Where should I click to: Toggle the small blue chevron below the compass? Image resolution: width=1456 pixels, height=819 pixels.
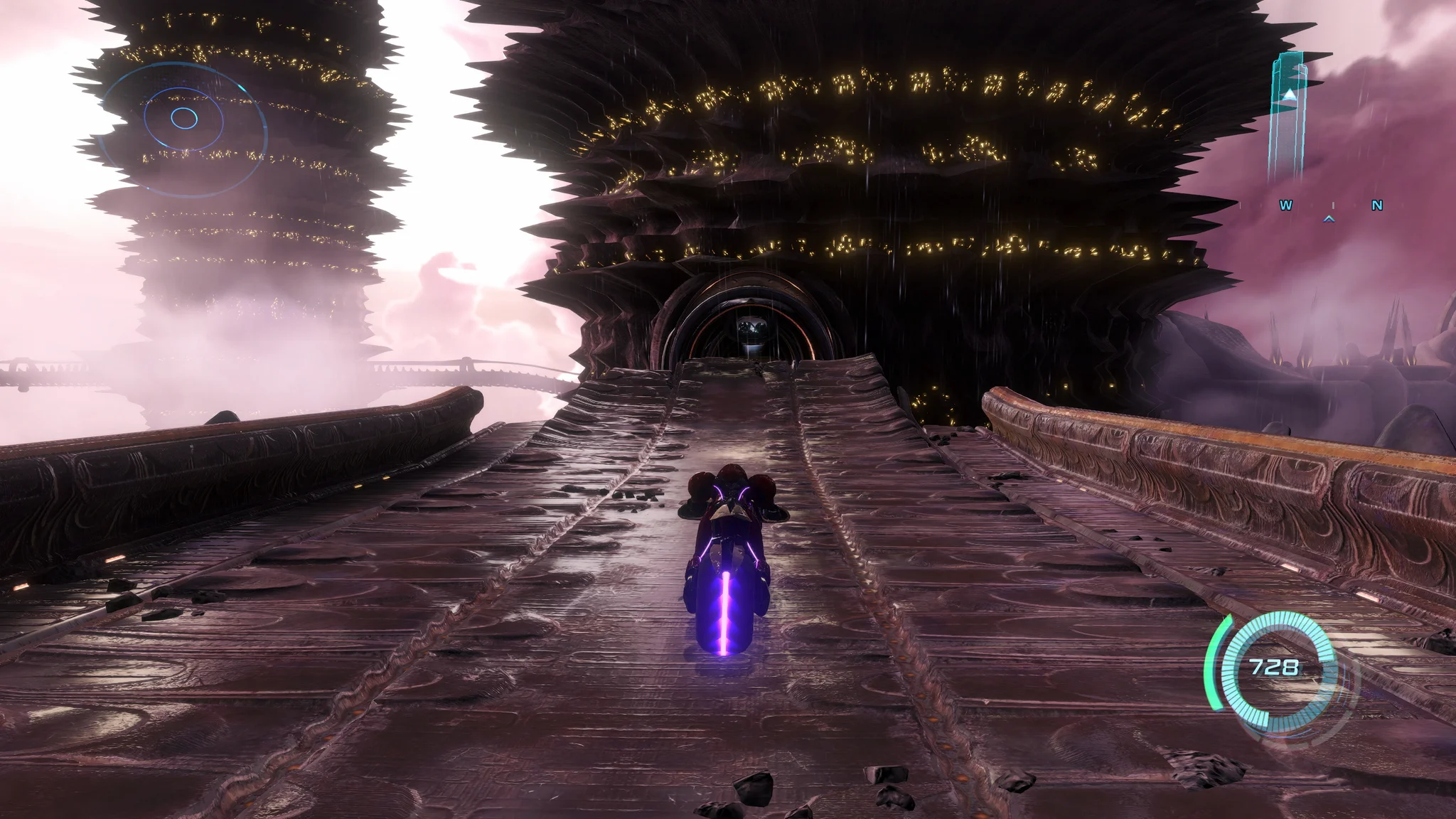[x=1329, y=219]
